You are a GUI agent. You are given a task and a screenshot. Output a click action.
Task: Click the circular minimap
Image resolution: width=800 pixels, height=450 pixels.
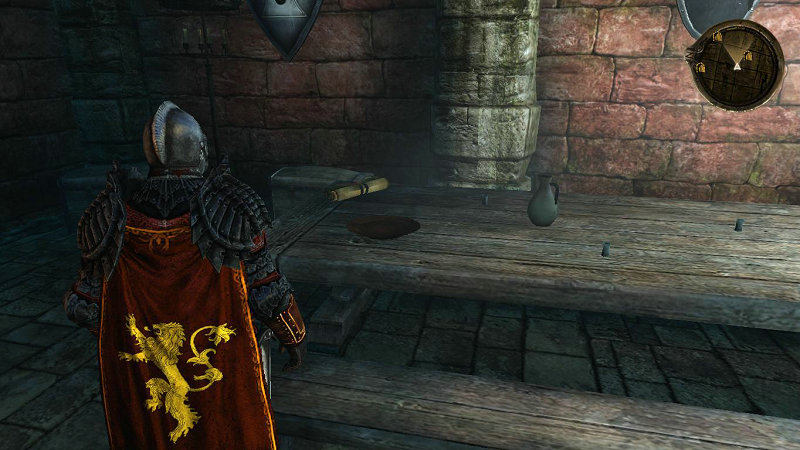(x=737, y=64)
